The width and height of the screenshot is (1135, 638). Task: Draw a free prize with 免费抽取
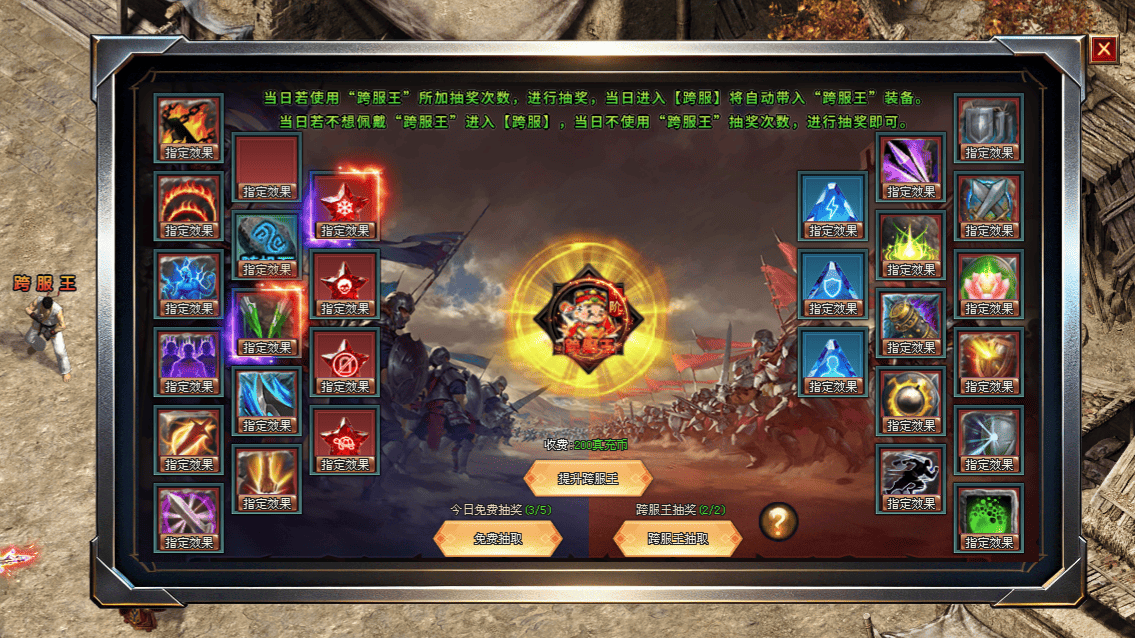click(x=498, y=538)
